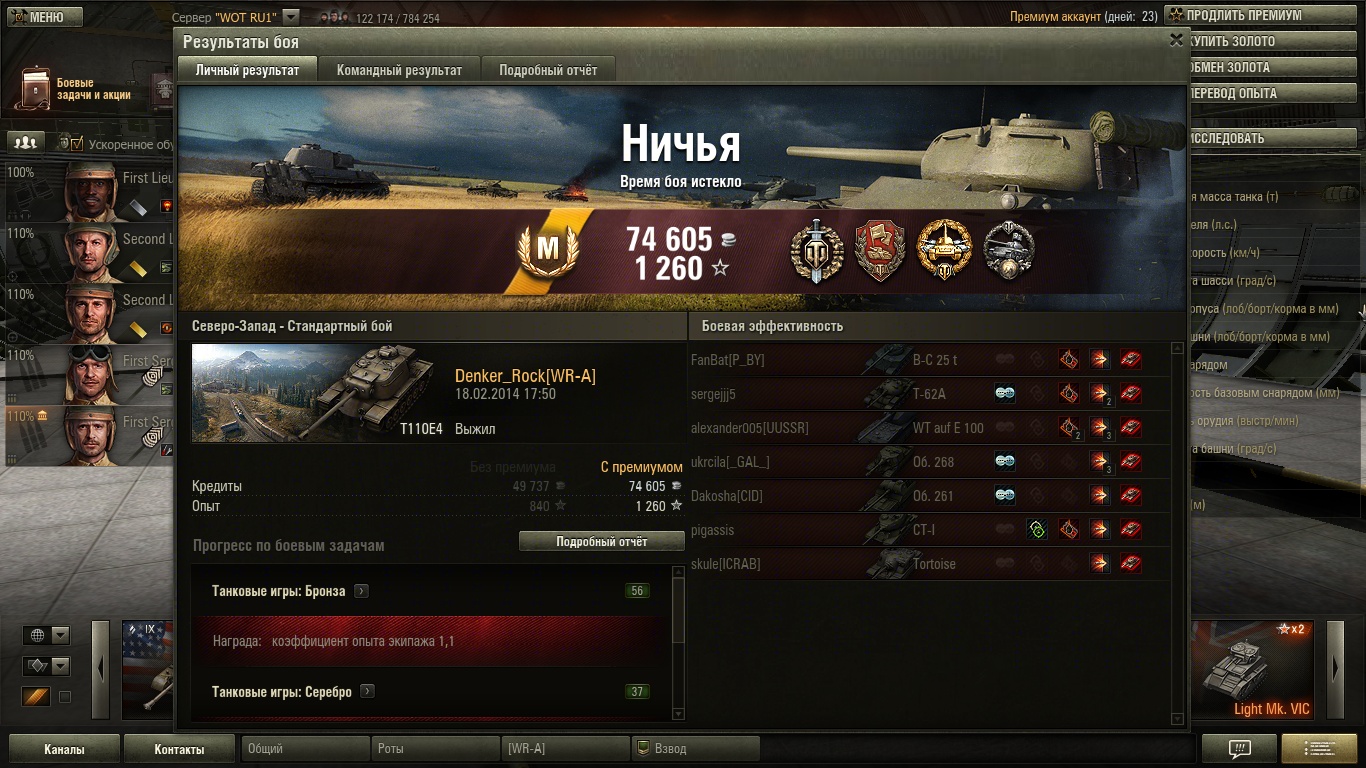
Task: Expand Танковые игры: Серебро task details
Action: [367, 691]
